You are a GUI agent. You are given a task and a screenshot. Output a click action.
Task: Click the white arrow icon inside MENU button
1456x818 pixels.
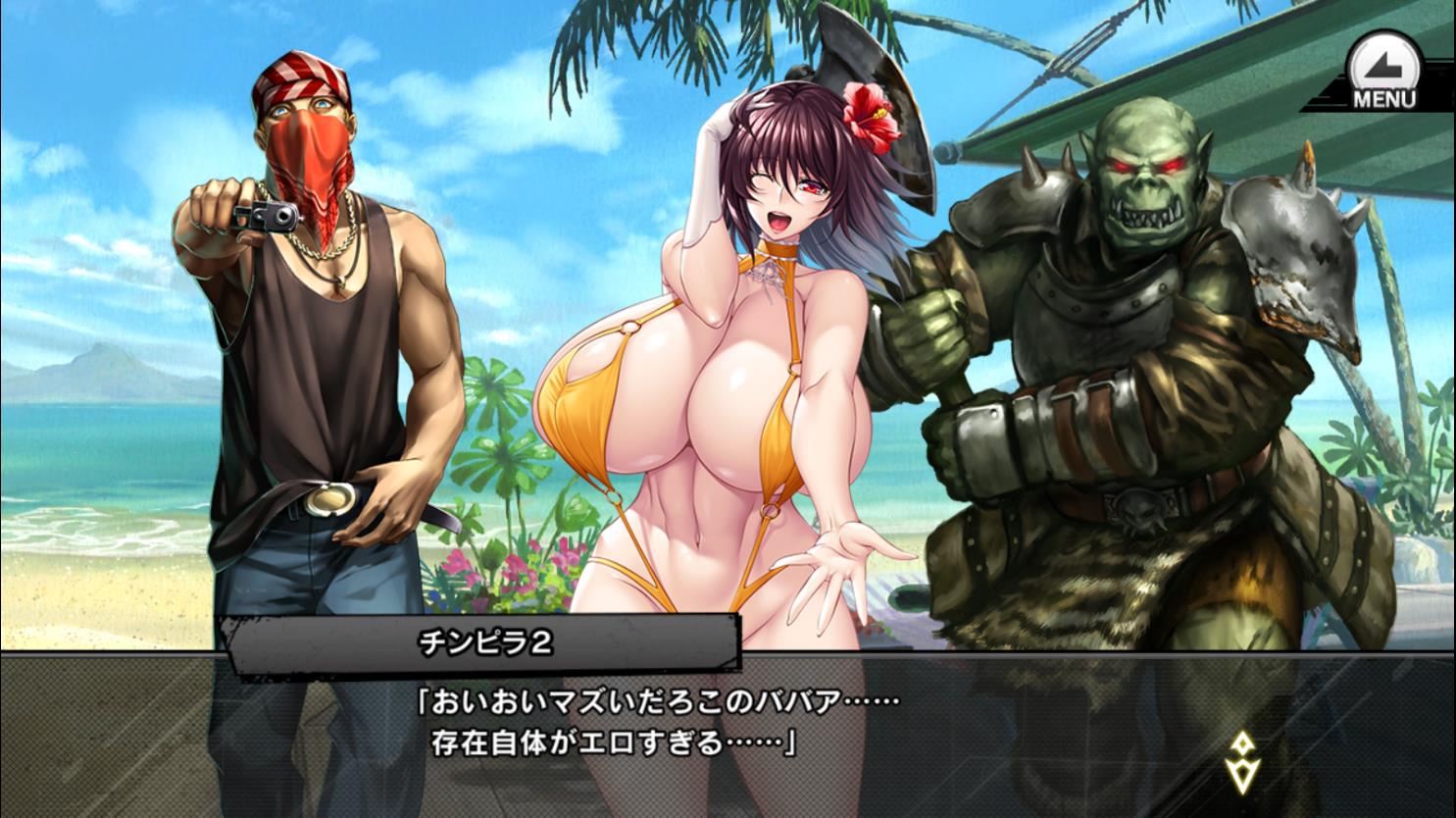[1382, 64]
